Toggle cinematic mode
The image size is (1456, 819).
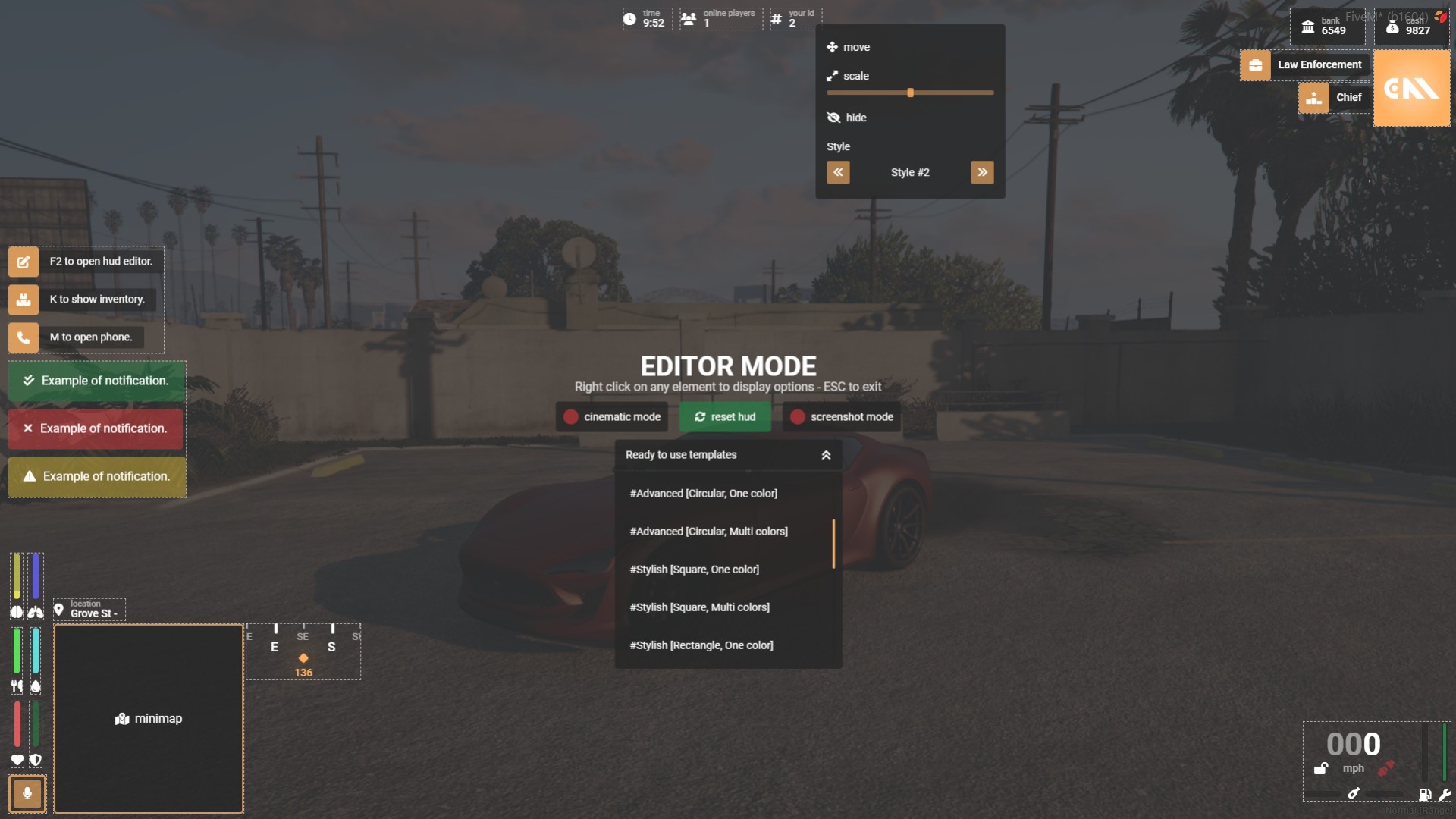tap(612, 417)
